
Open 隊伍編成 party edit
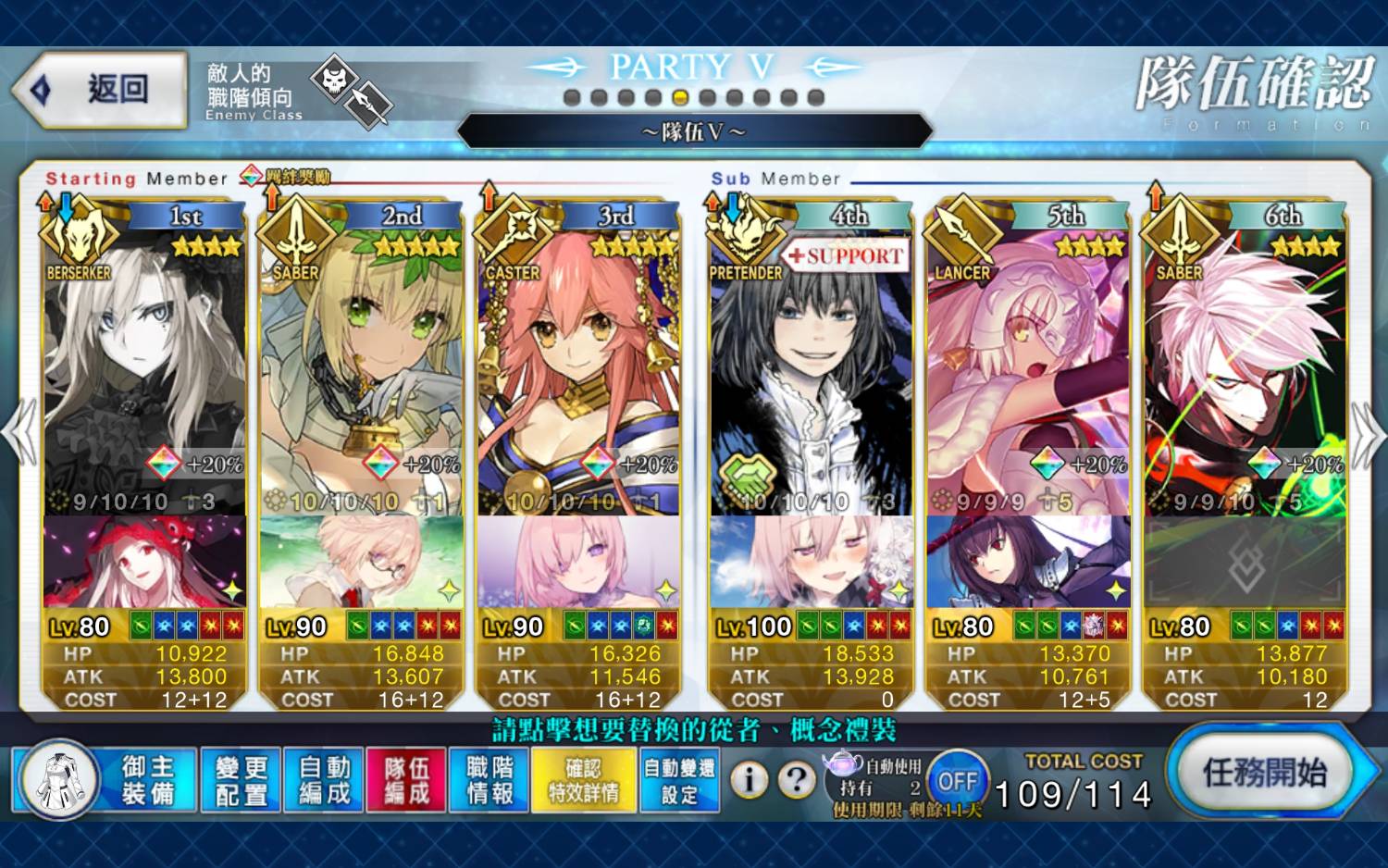coord(407,780)
